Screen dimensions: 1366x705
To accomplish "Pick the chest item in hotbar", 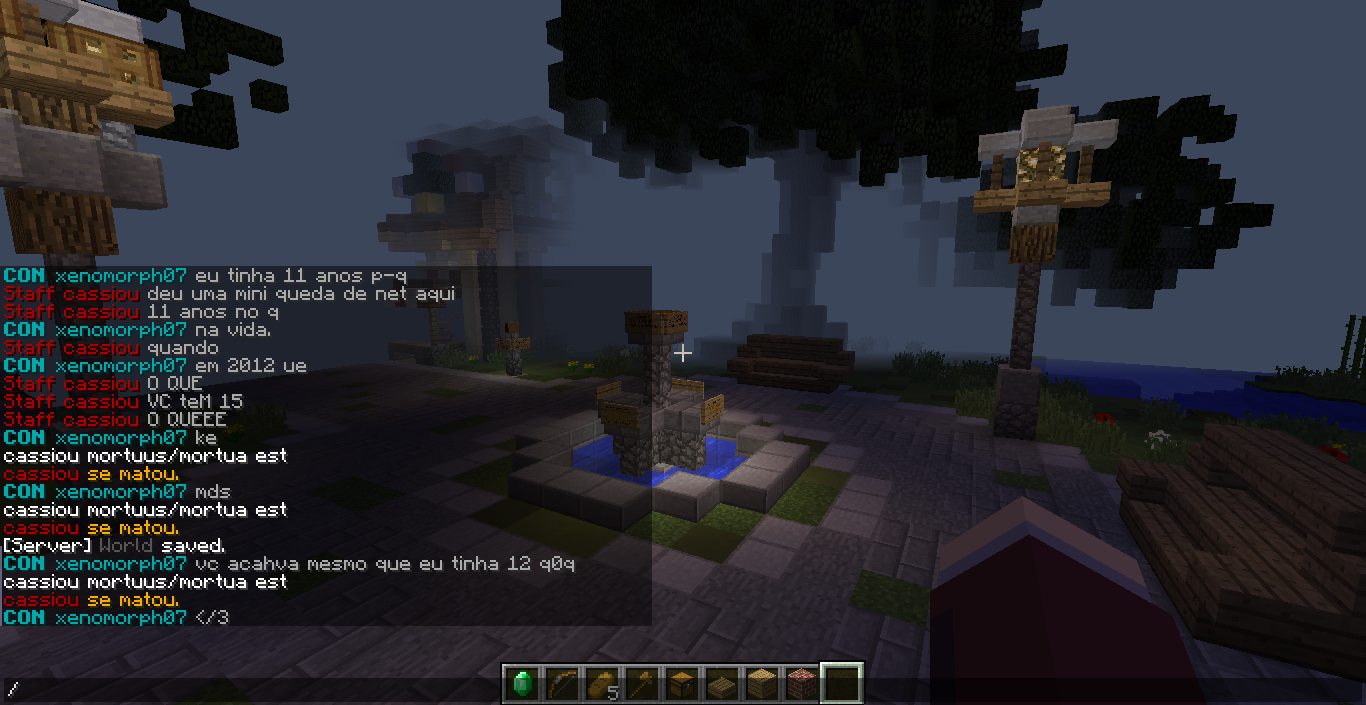I will coord(682,684).
